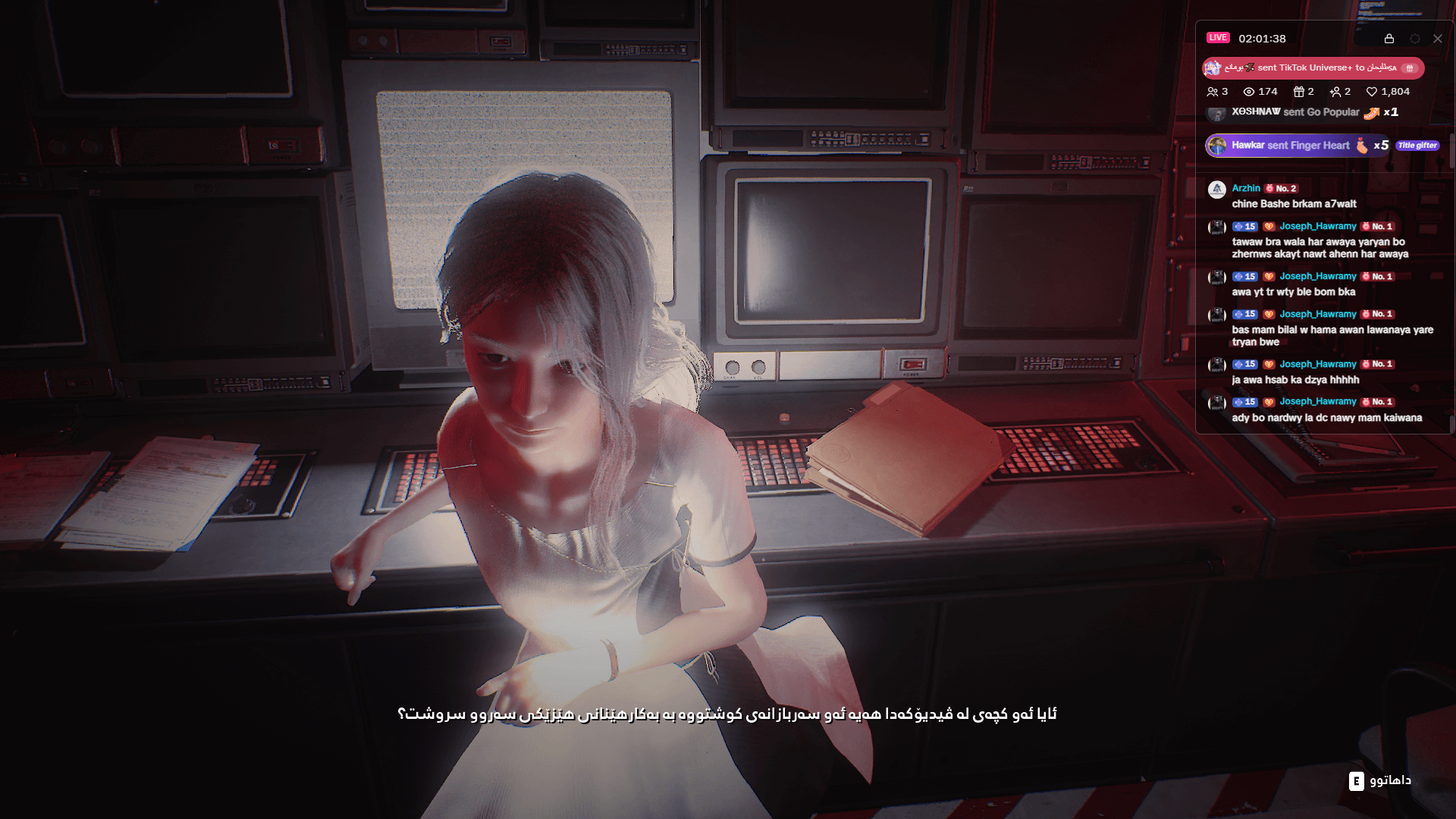Click the eye icon showing 174 viewers
The height and width of the screenshot is (819, 1456).
tap(1250, 92)
